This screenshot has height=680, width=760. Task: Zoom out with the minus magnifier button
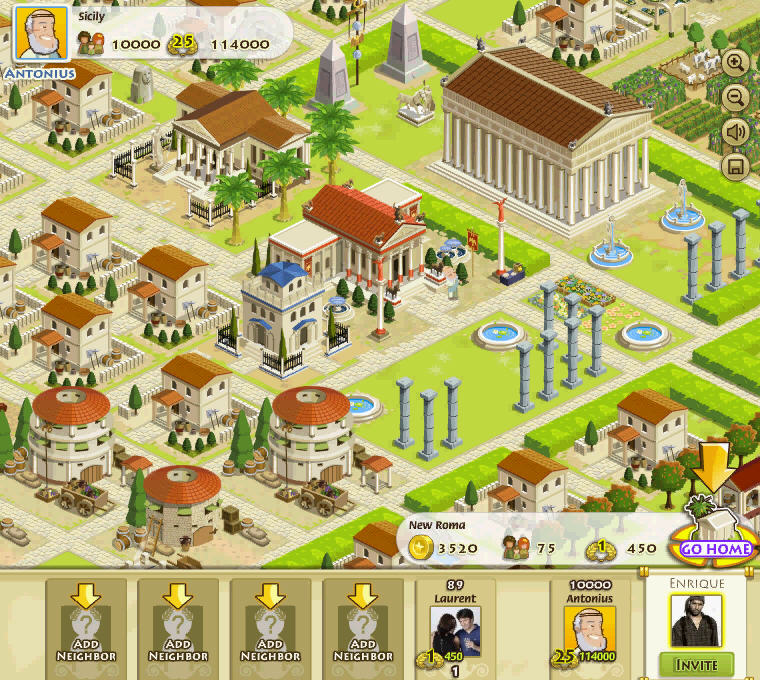[737, 97]
